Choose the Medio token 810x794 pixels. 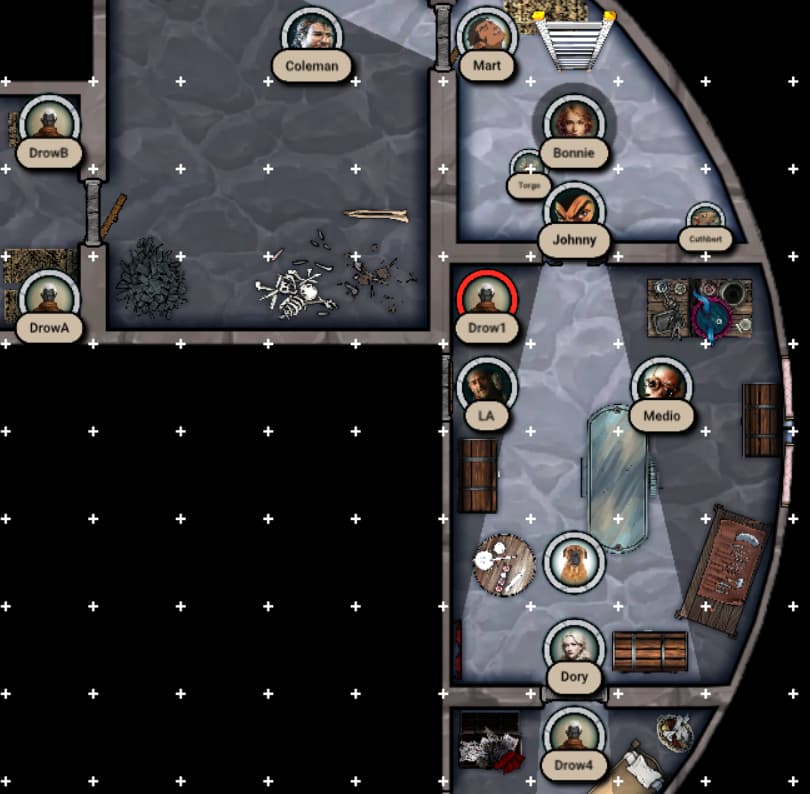tap(661, 386)
